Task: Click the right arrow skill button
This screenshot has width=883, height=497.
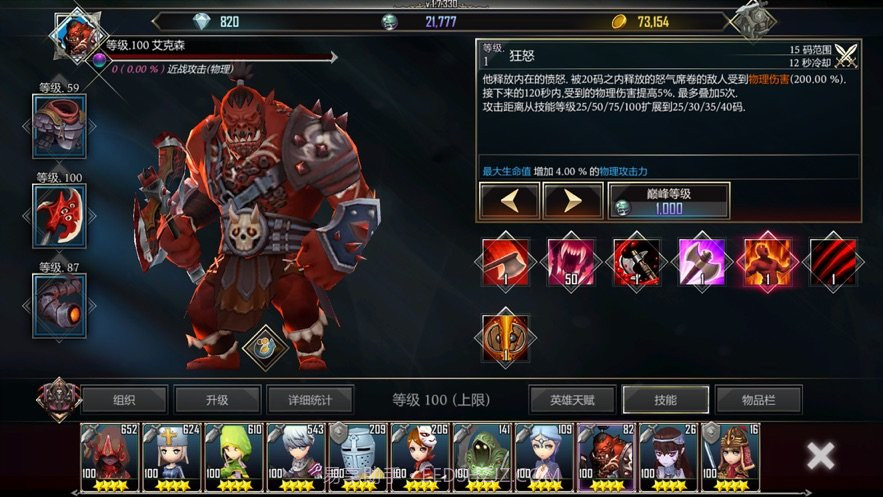Action: click(572, 201)
